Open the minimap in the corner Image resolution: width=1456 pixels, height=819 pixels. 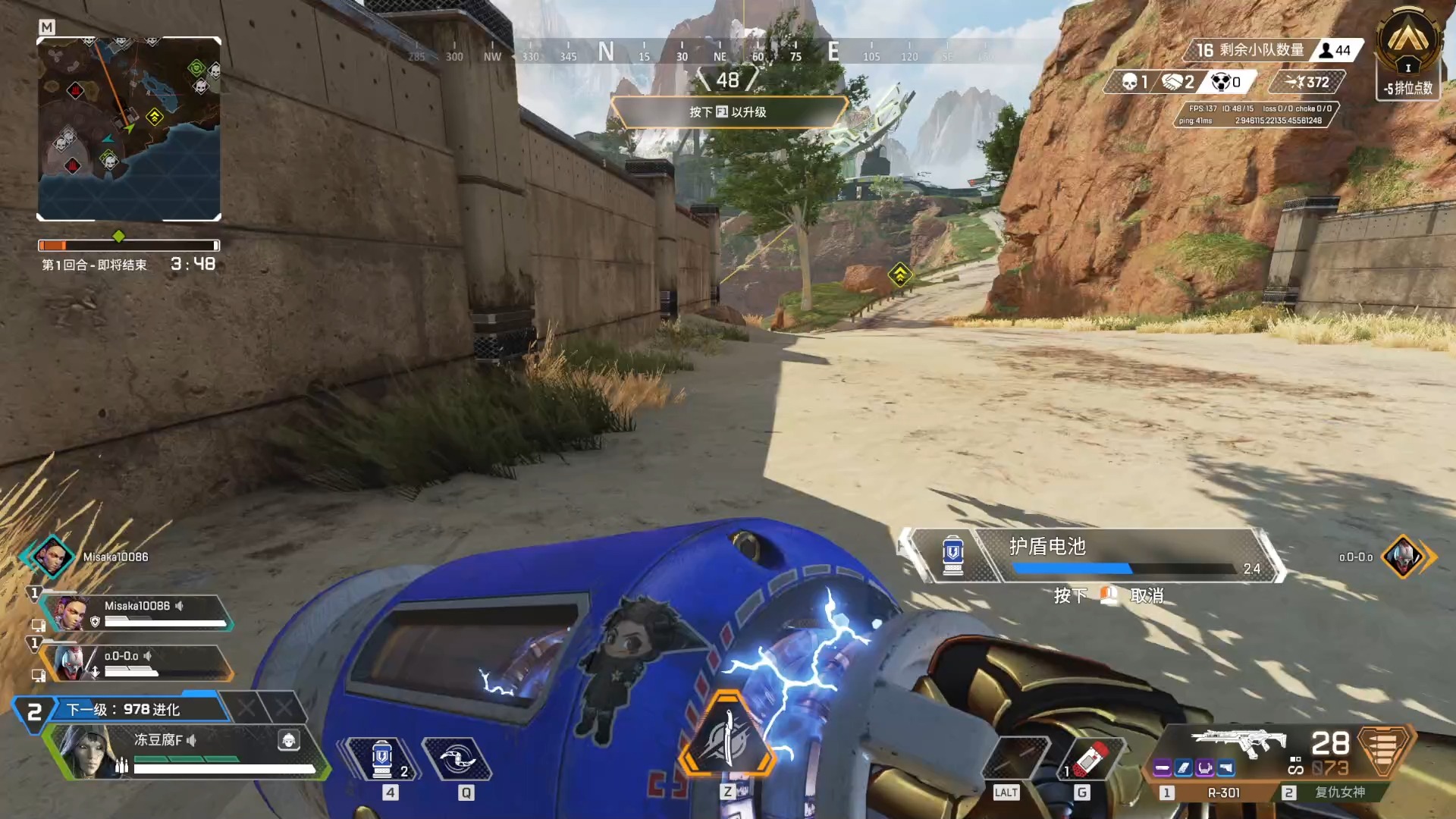129,129
